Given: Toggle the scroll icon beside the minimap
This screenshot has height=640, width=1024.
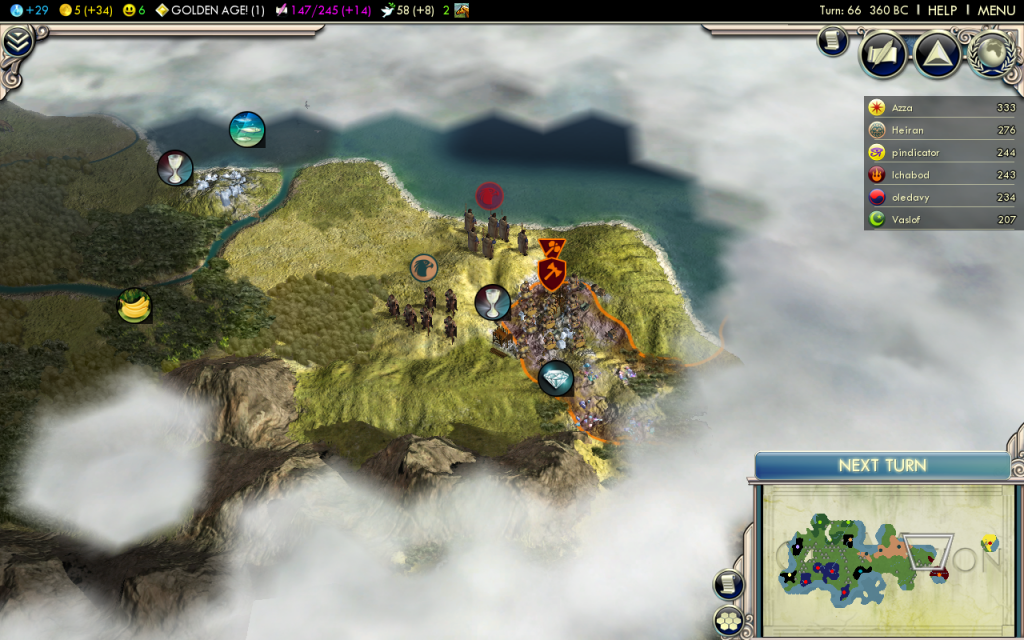Looking at the screenshot, I should pyautogui.click(x=728, y=585).
